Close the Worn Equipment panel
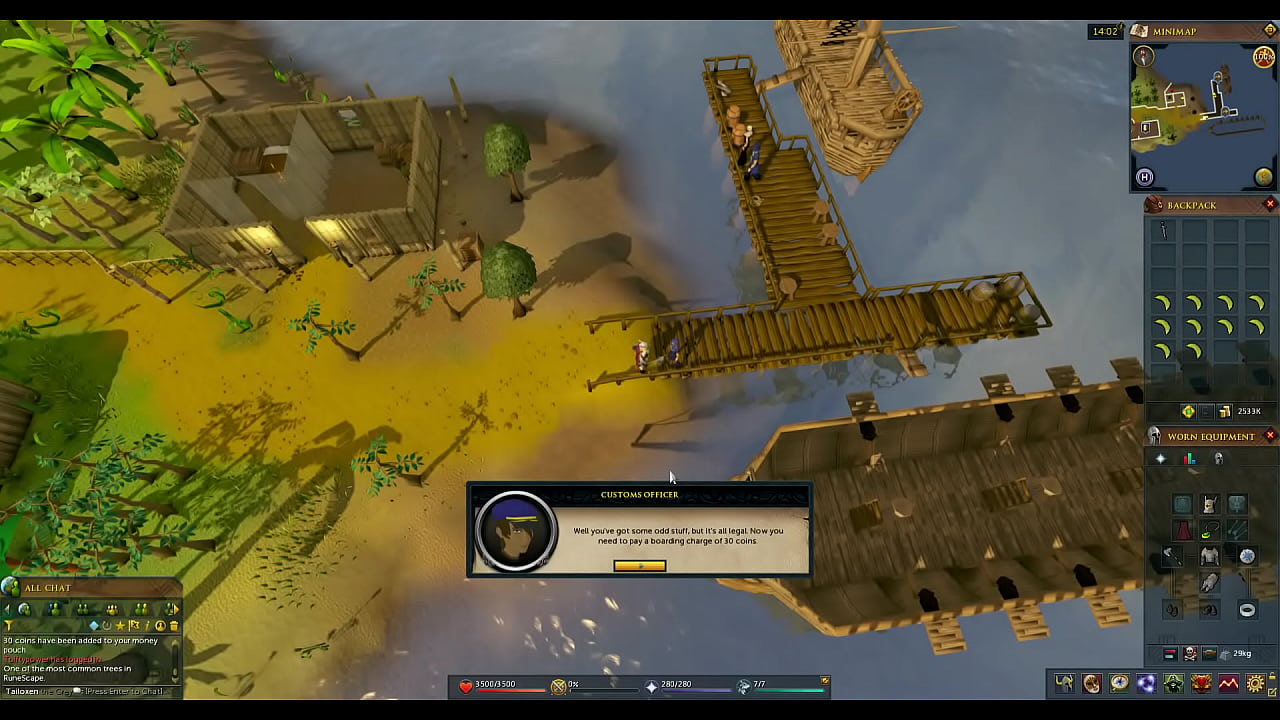1280x720 pixels. pyautogui.click(x=1270, y=436)
